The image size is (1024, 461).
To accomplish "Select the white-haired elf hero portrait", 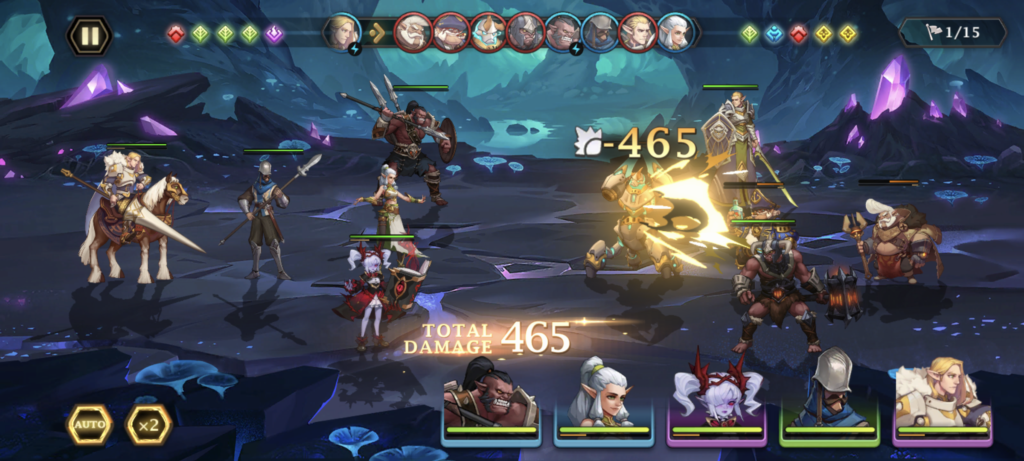I will pos(604,397).
